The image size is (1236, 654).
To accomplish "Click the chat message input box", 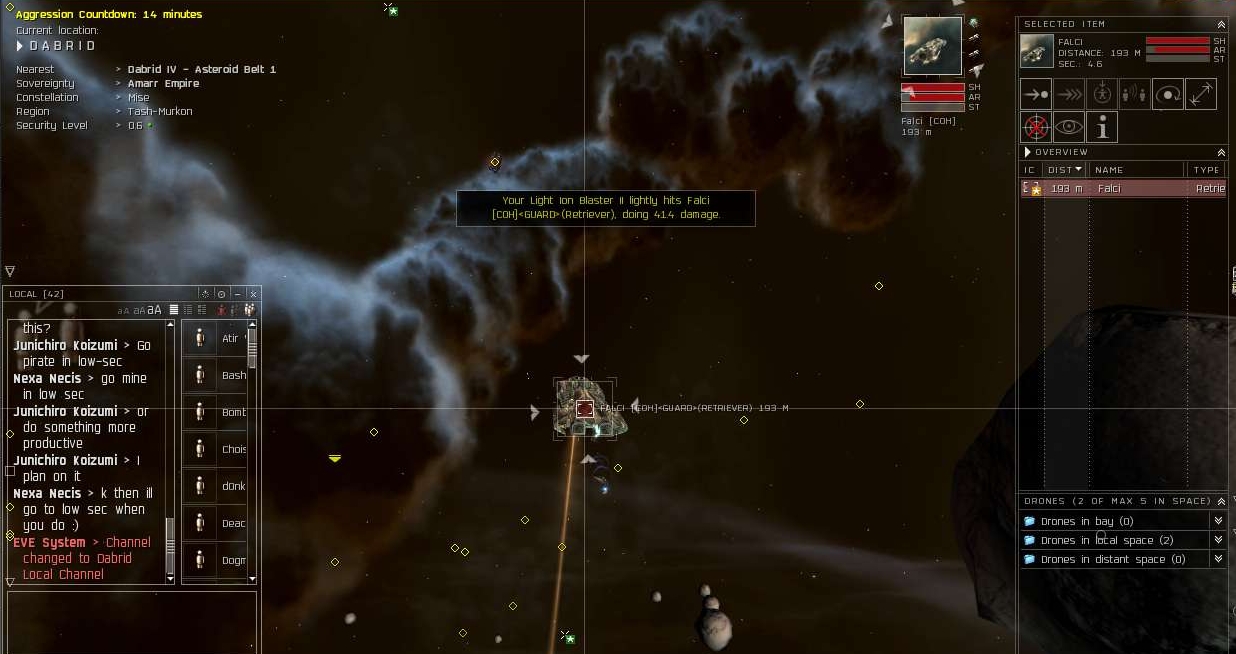I will point(130,620).
